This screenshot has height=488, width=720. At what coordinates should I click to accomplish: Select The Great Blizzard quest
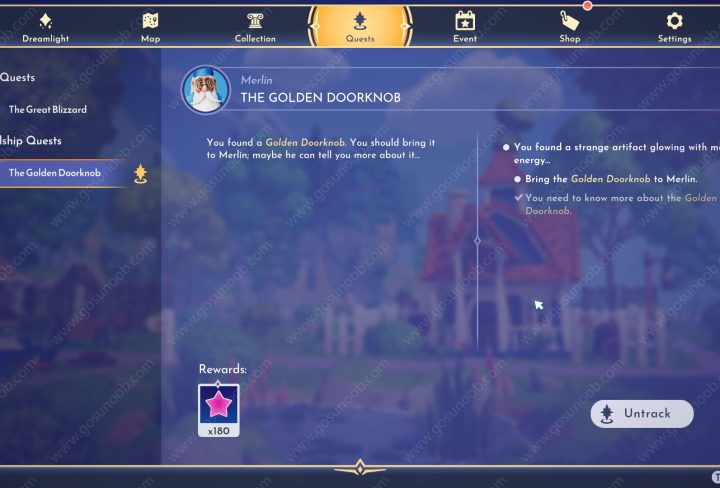tap(48, 109)
